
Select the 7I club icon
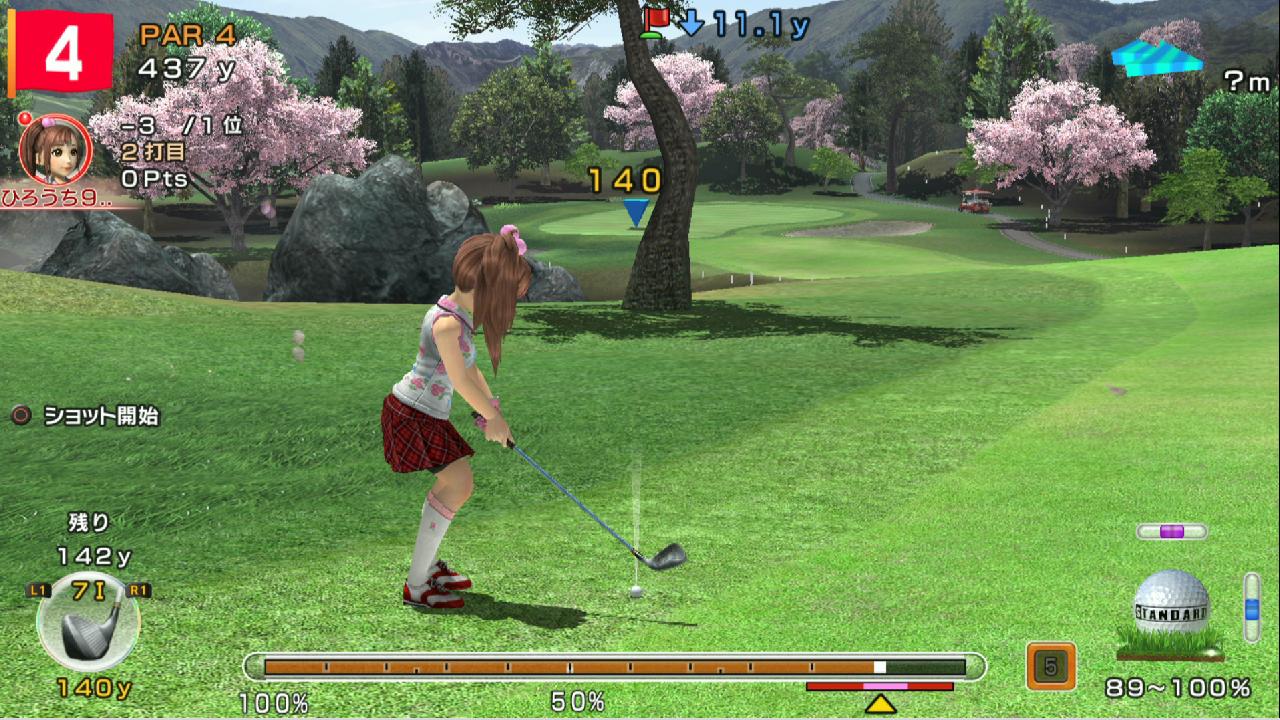(88, 621)
